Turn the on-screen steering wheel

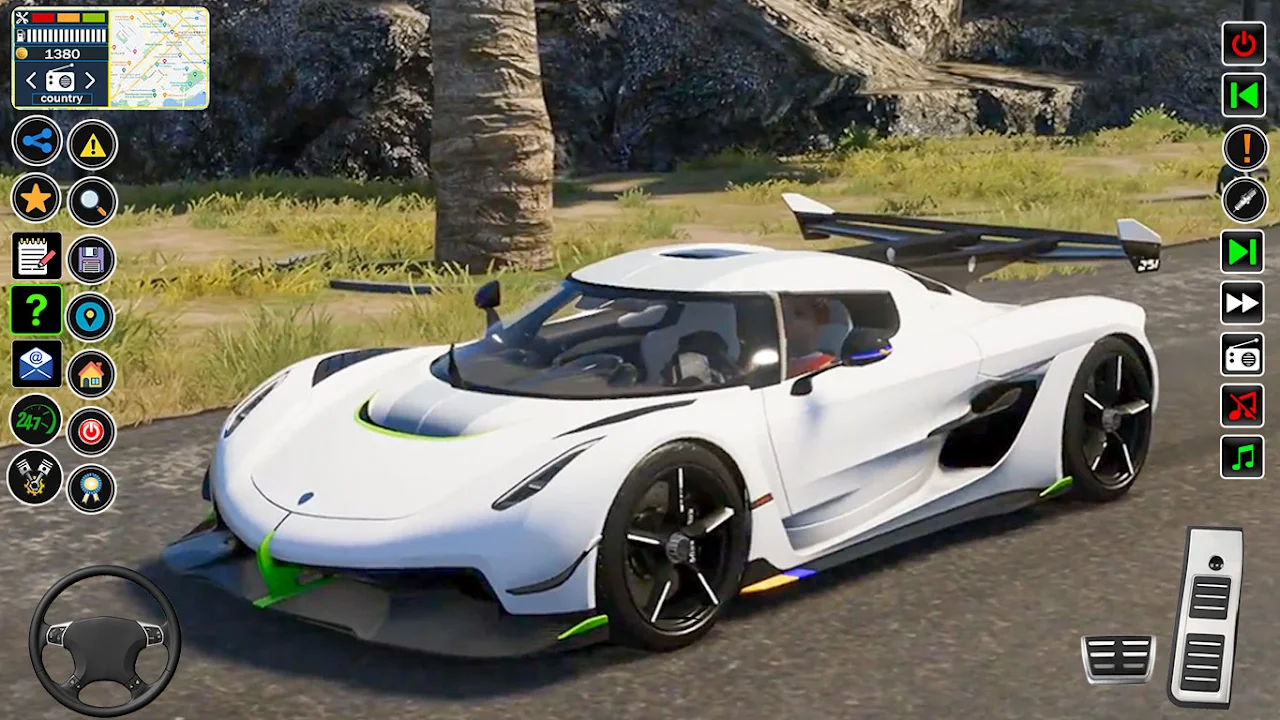click(x=104, y=640)
